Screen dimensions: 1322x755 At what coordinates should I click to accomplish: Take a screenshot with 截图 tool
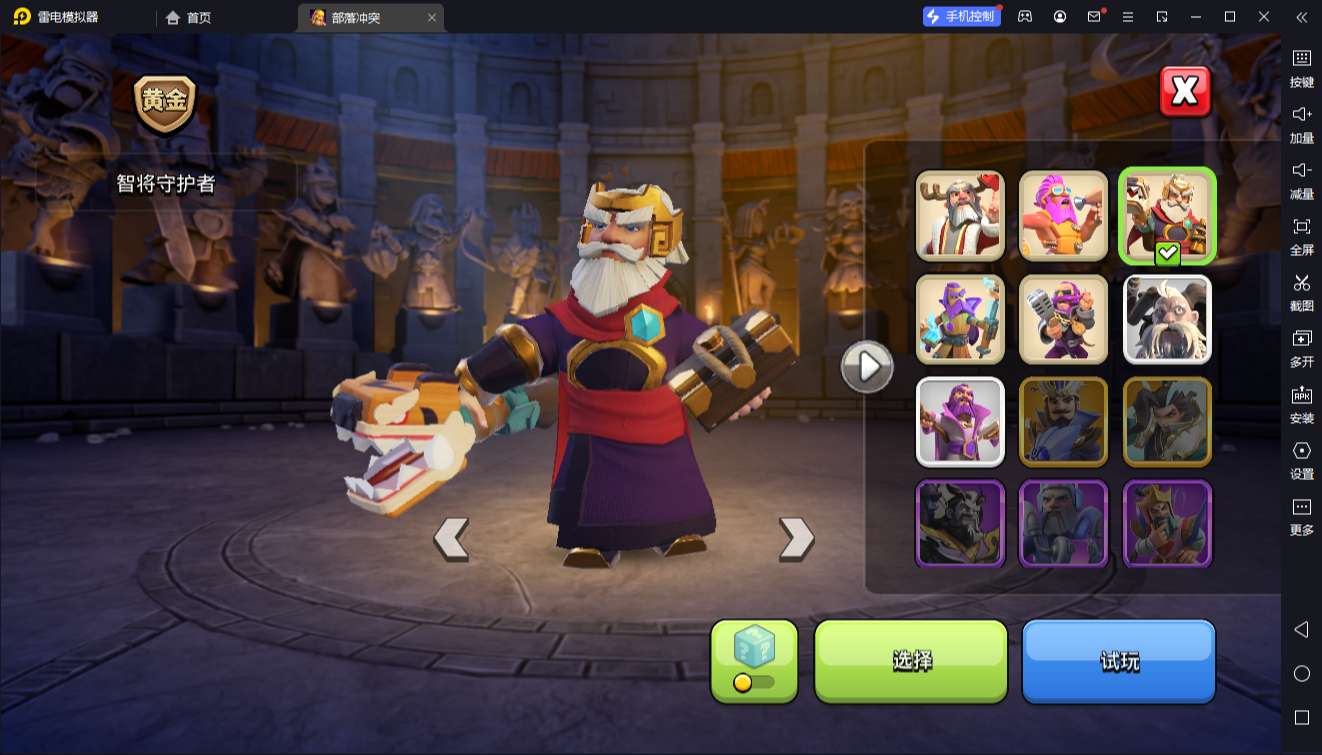(1301, 292)
